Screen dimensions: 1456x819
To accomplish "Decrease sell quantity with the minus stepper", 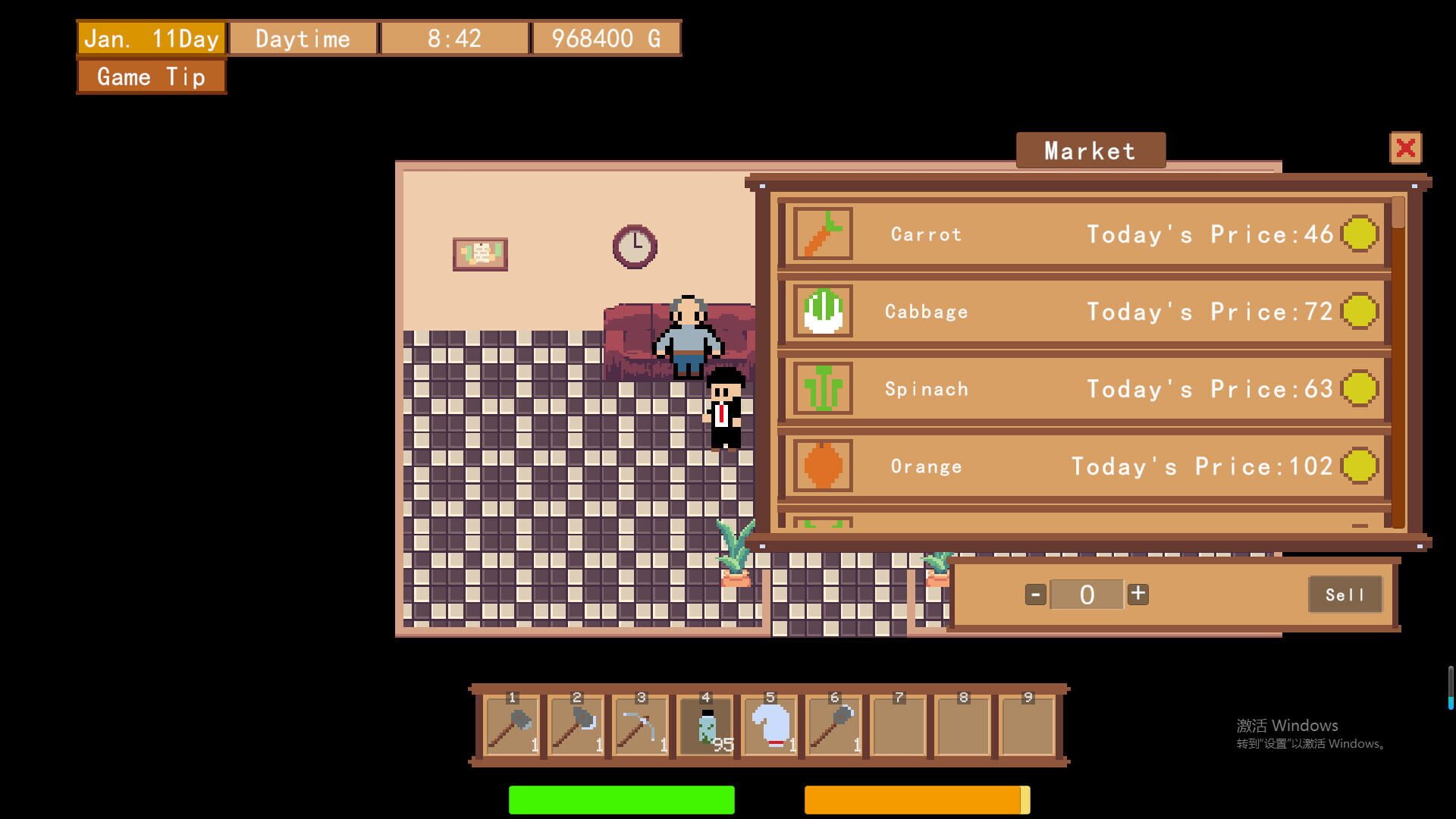I will coord(1035,595).
